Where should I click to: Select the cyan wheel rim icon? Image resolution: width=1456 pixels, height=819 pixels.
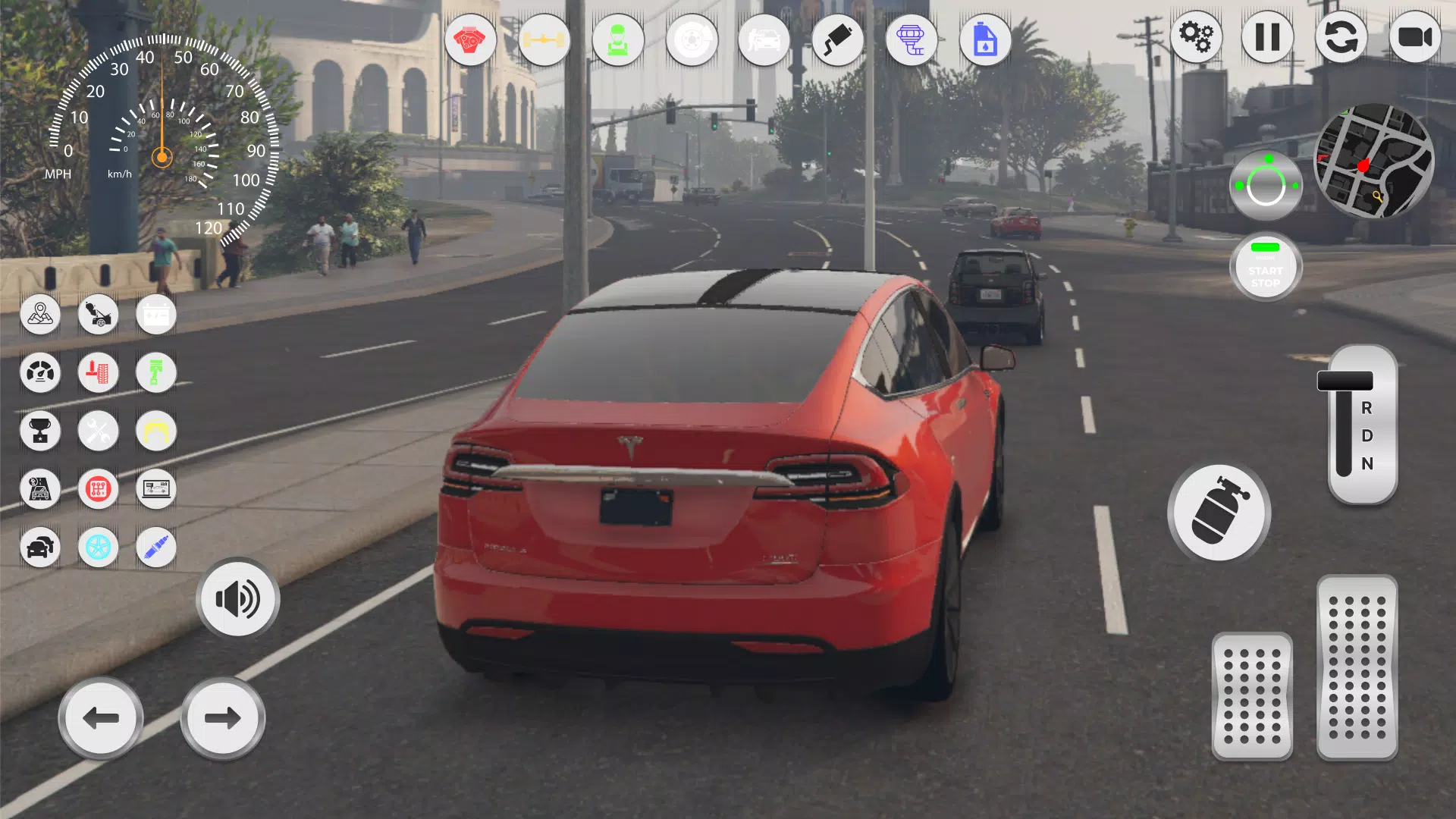99,547
